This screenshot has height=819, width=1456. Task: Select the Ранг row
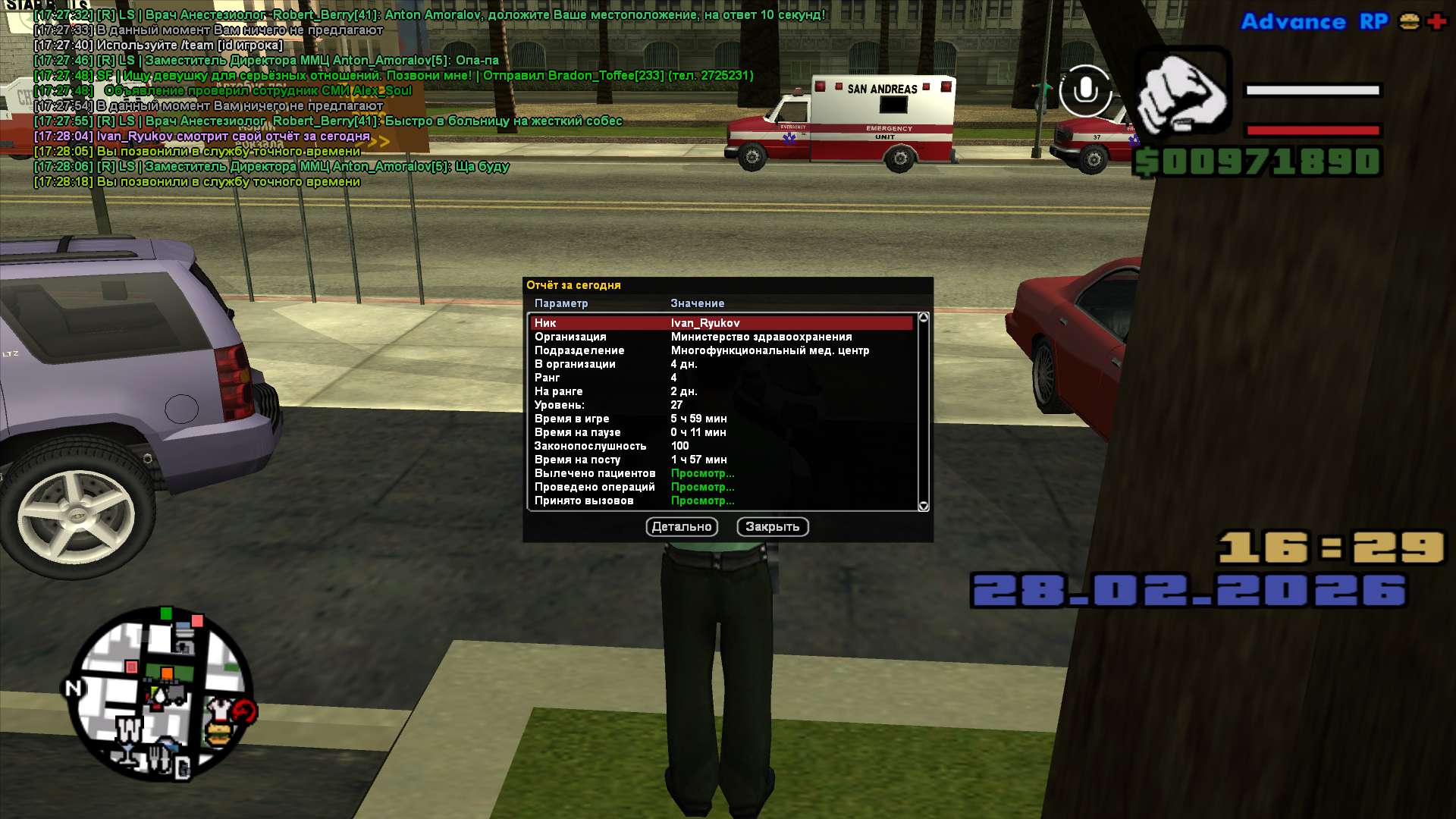coord(720,378)
